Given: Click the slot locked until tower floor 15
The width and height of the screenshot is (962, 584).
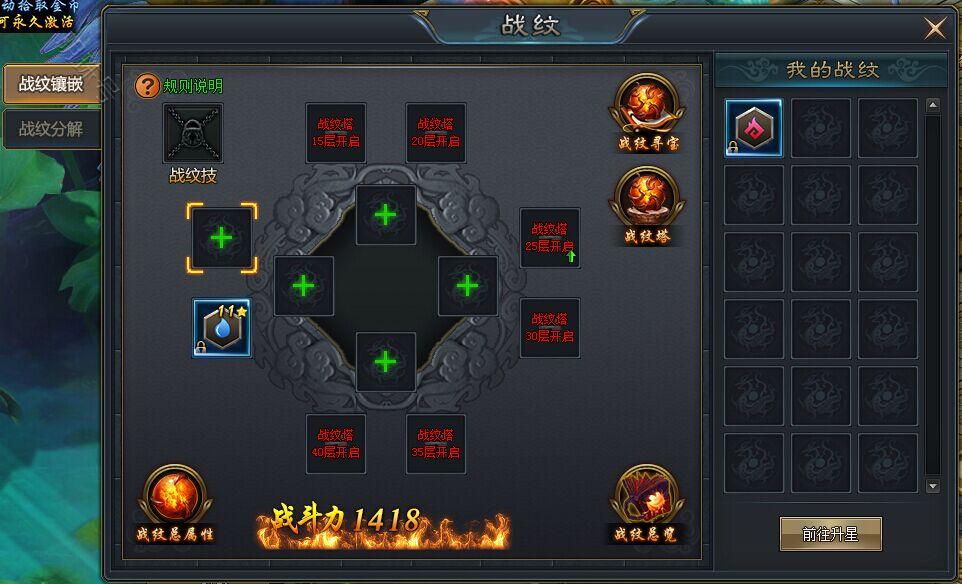Looking at the screenshot, I should click(336, 133).
